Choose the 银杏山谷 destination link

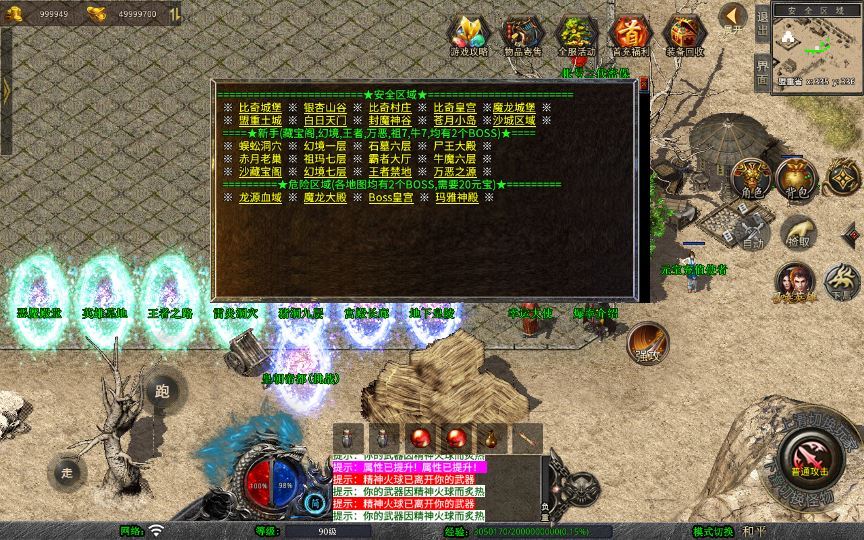[x=325, y=108]
